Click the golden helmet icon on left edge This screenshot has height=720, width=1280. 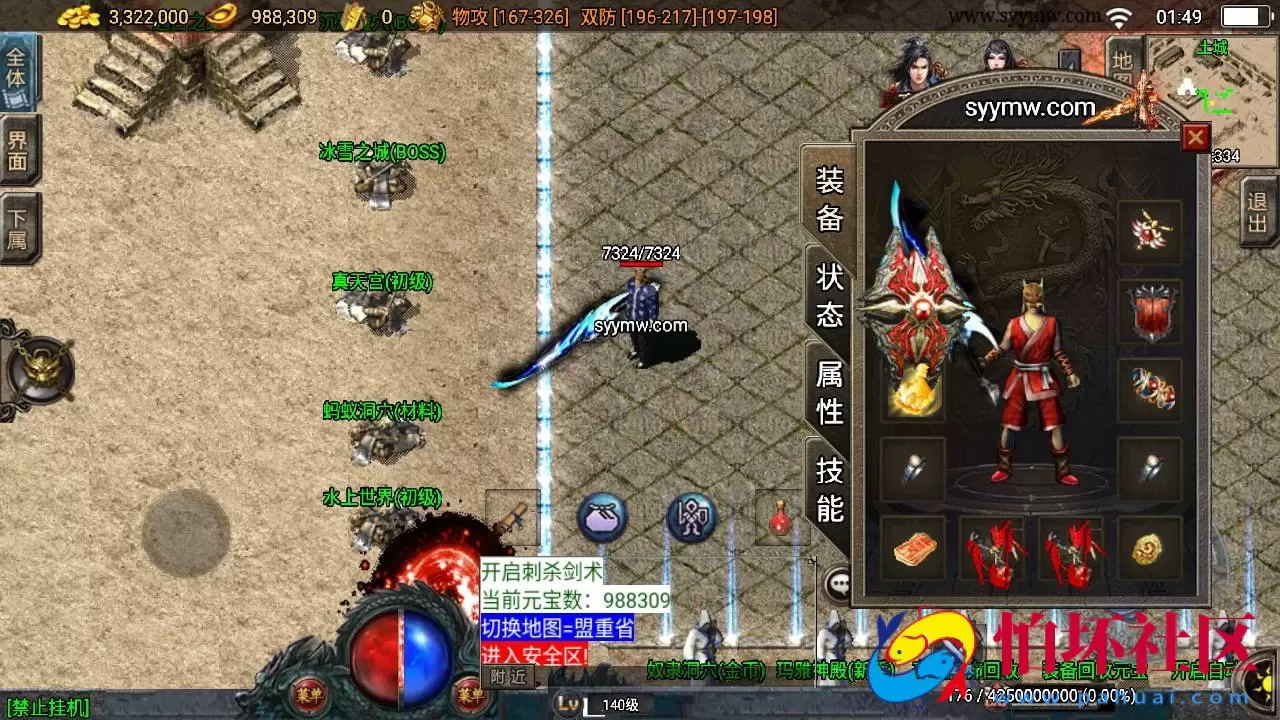[x=38, y=372]
